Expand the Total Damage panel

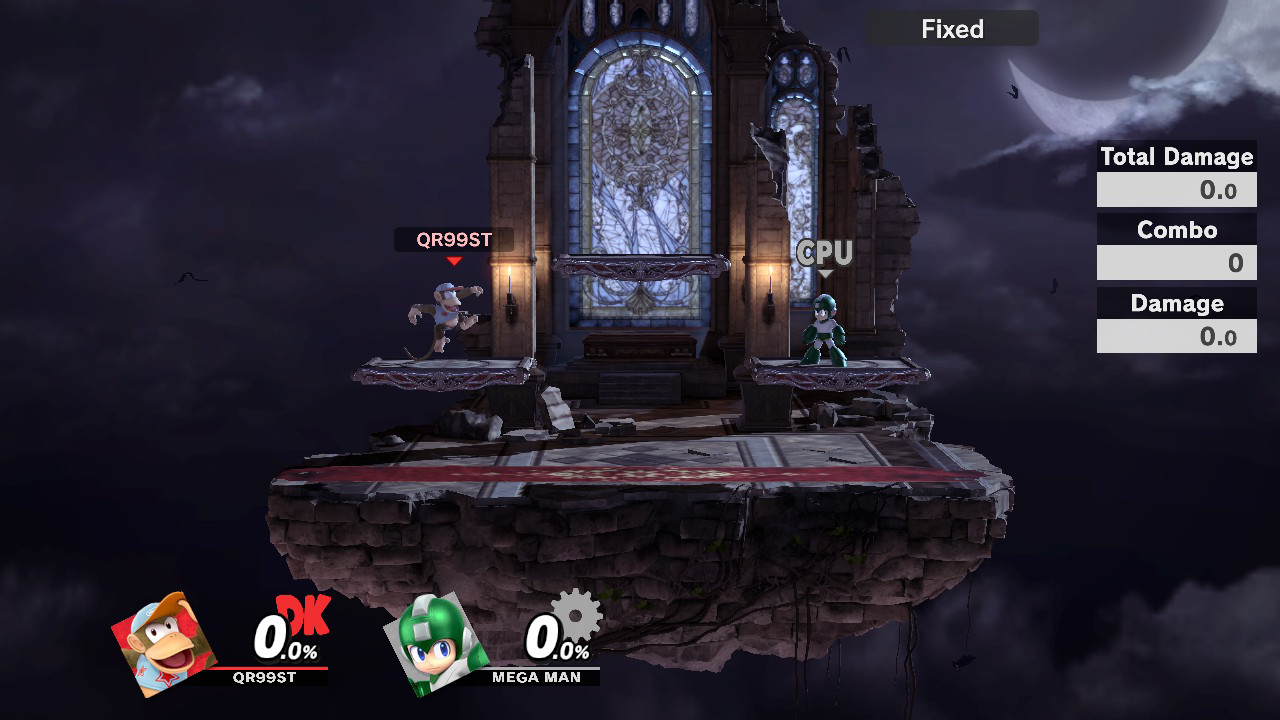pos(1176,157)
